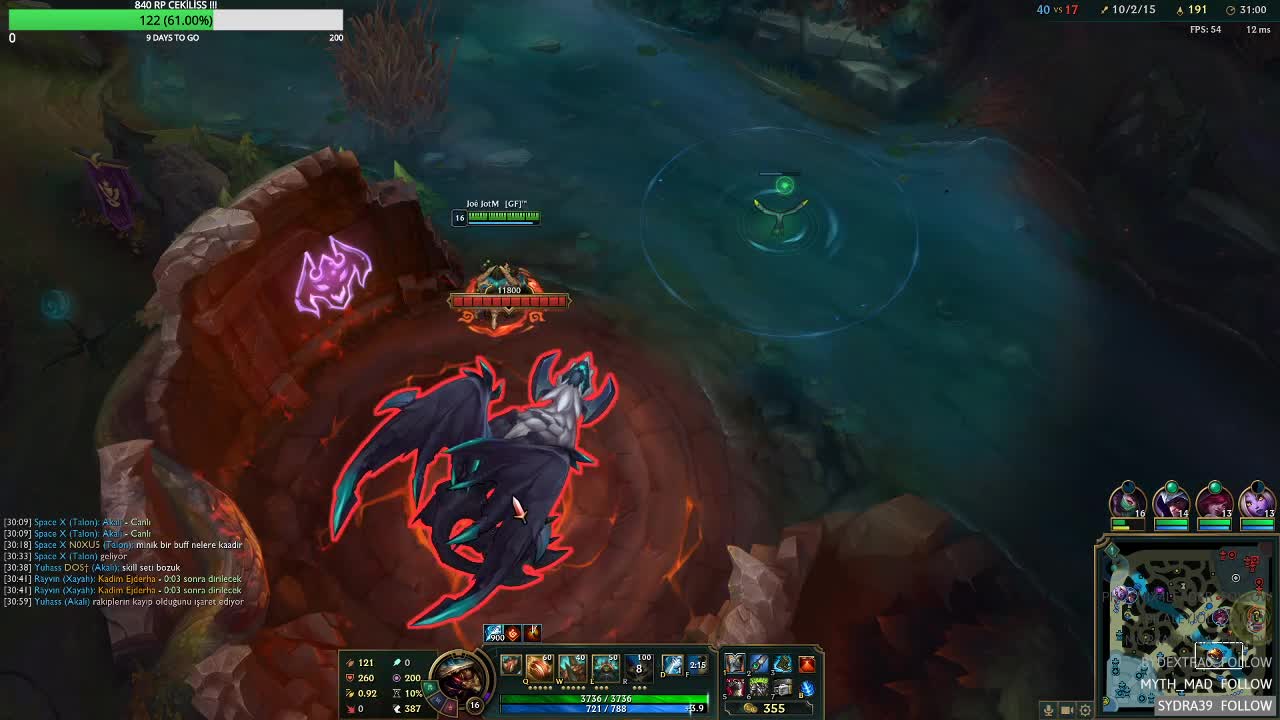
Task: Select the item in inventory slot 3
Action: pos(782,664)
